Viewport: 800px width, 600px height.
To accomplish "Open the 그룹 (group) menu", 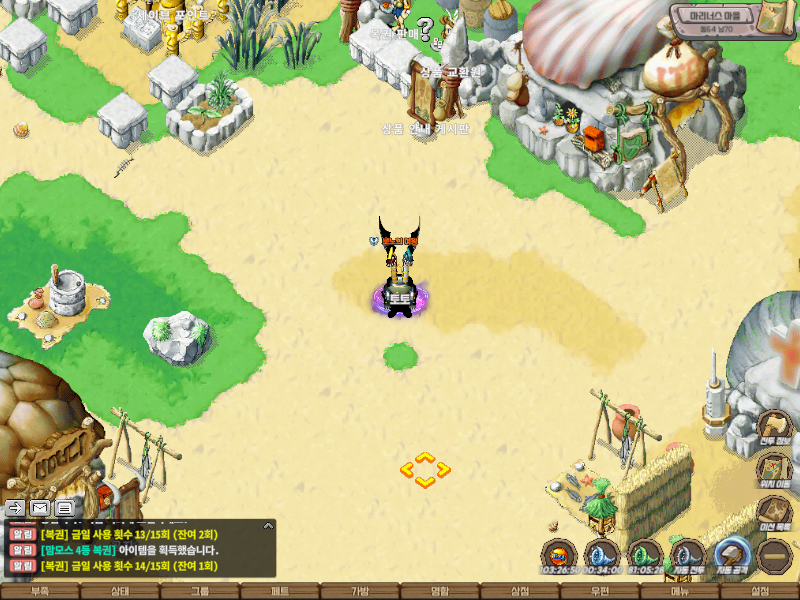I will [x=200, y=592].
